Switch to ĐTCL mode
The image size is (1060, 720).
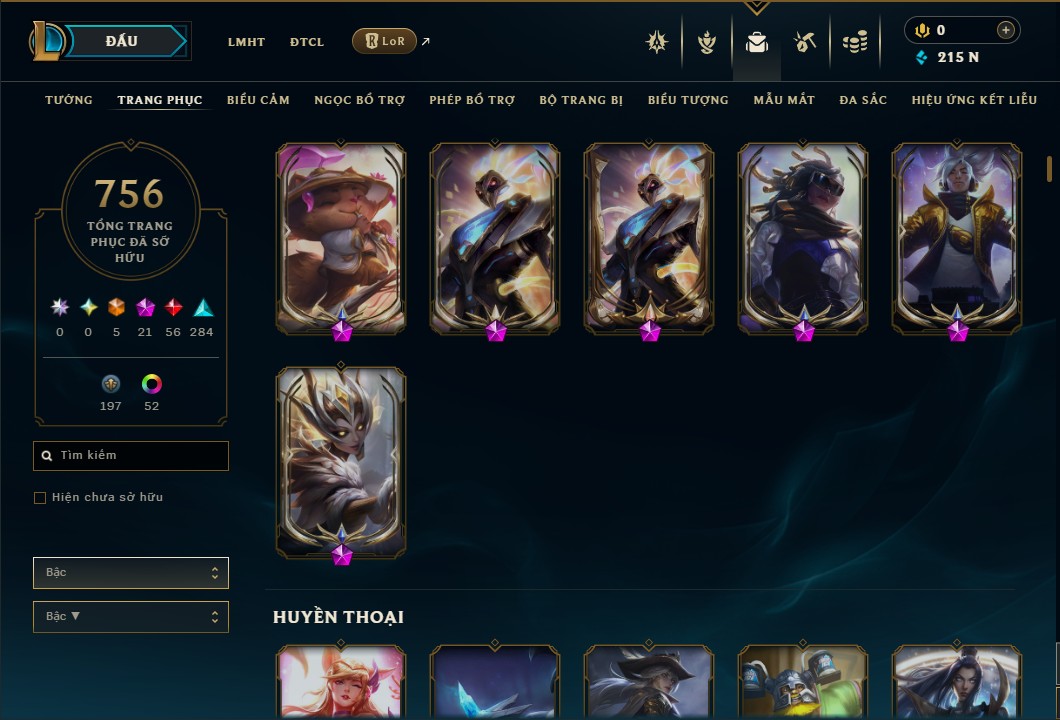pyautogui.click(x=307, y=42)
